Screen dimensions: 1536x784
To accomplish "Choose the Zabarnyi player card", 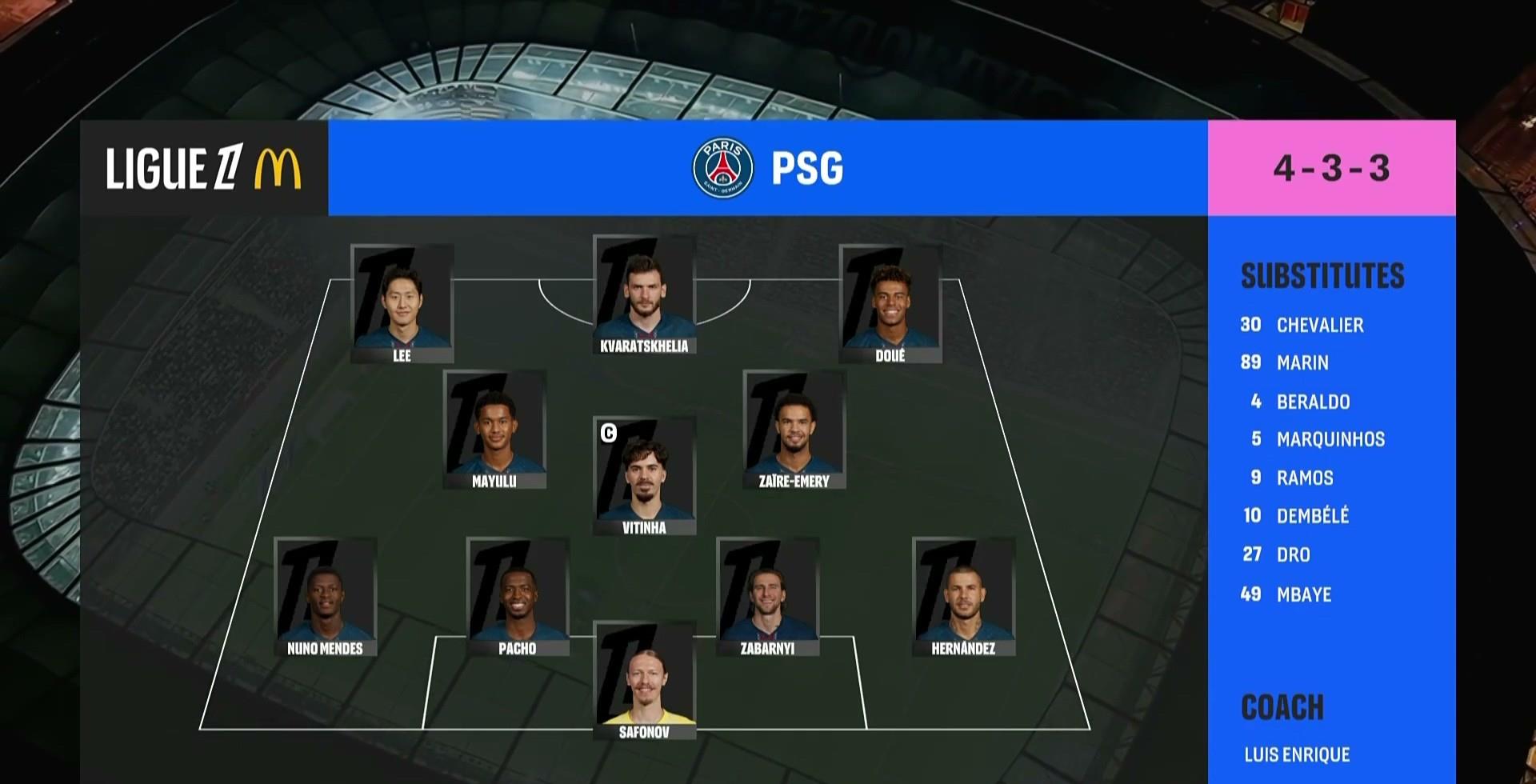I will pos(767,597).
